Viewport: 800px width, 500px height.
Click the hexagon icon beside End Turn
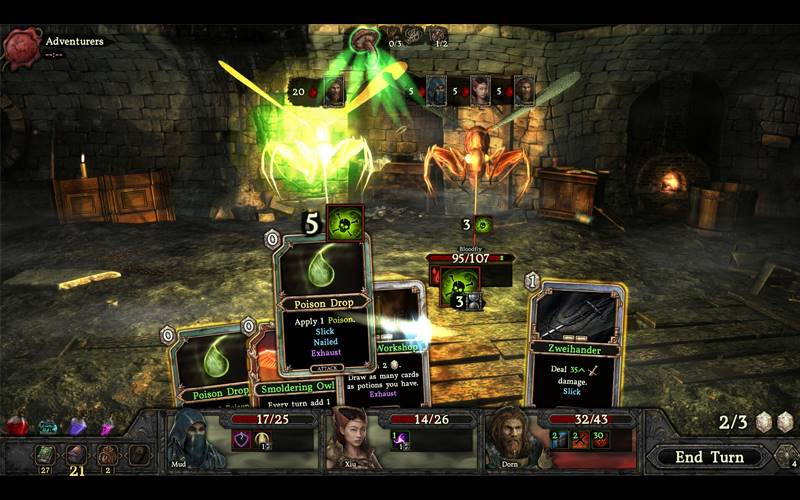pos(786,456)
